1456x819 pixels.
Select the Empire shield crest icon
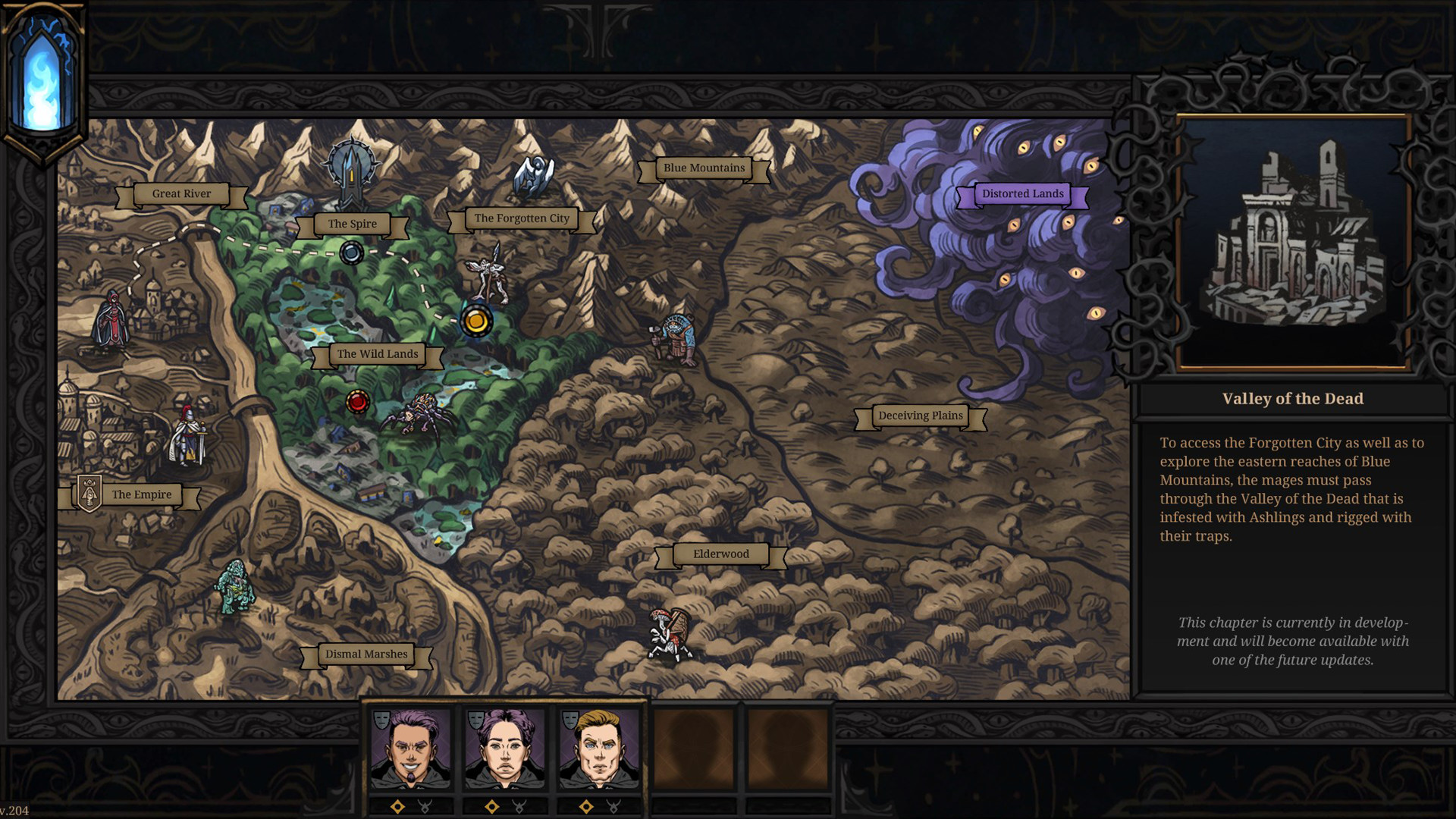(89, 494)
